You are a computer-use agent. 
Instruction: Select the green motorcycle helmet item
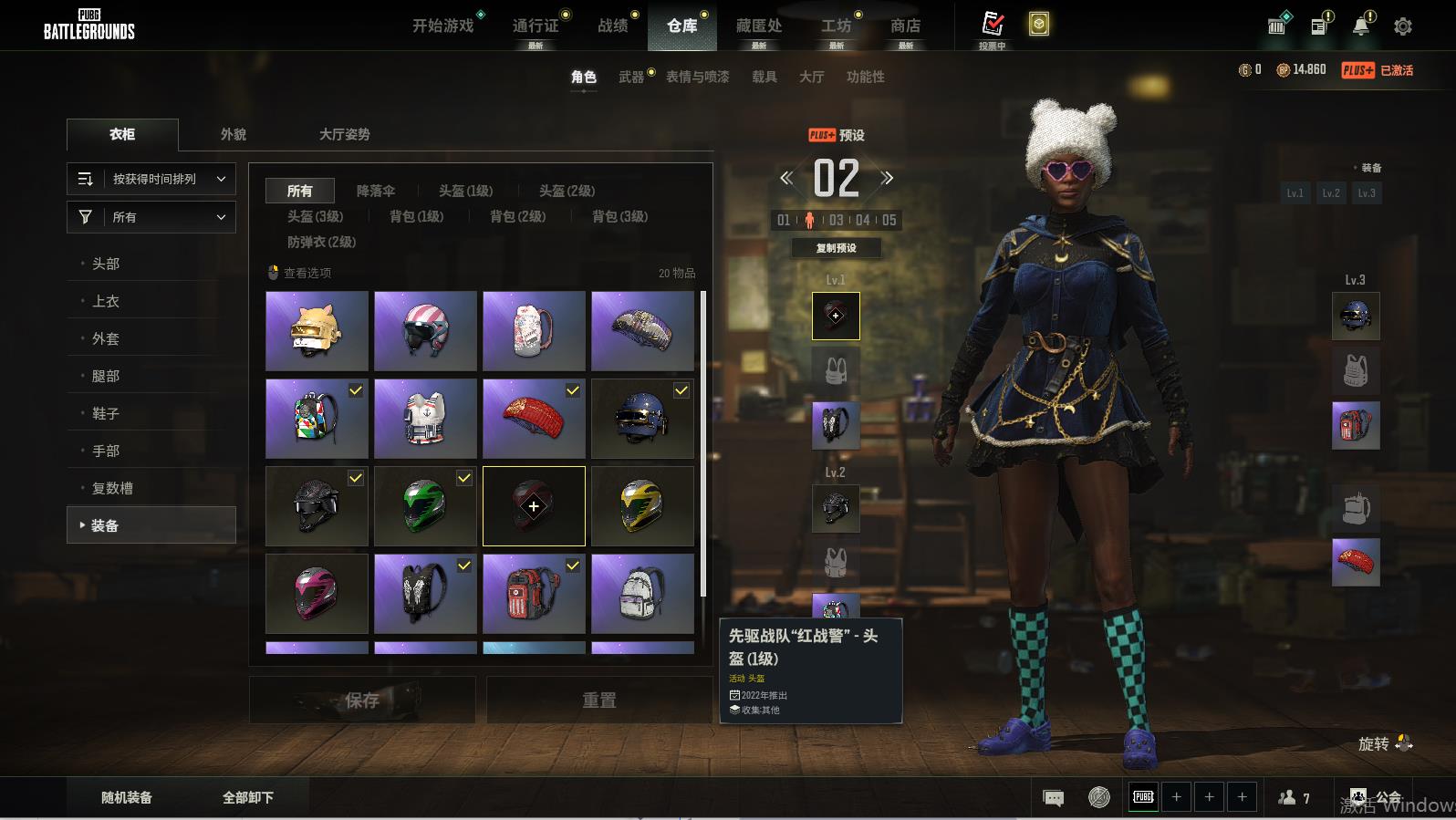(x=425, y=505)
